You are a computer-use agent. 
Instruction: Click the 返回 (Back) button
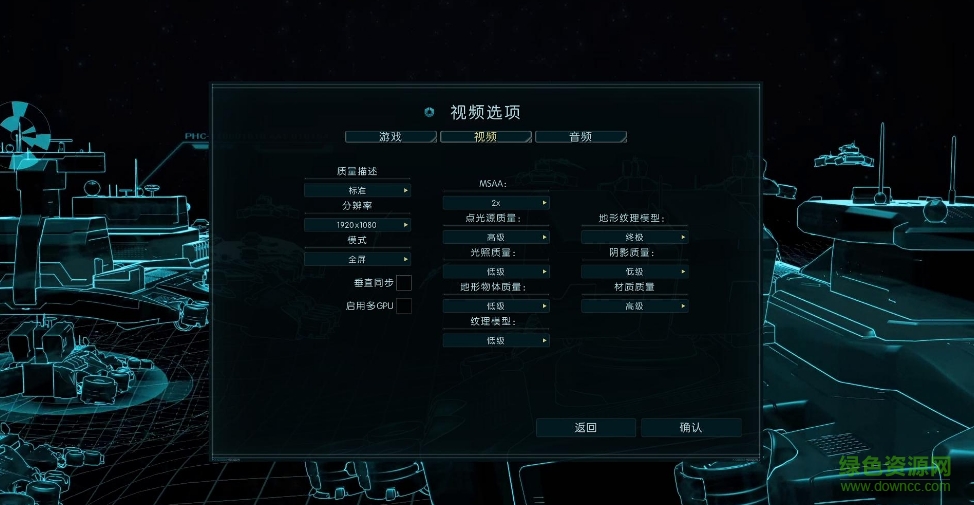click(586, 428)
